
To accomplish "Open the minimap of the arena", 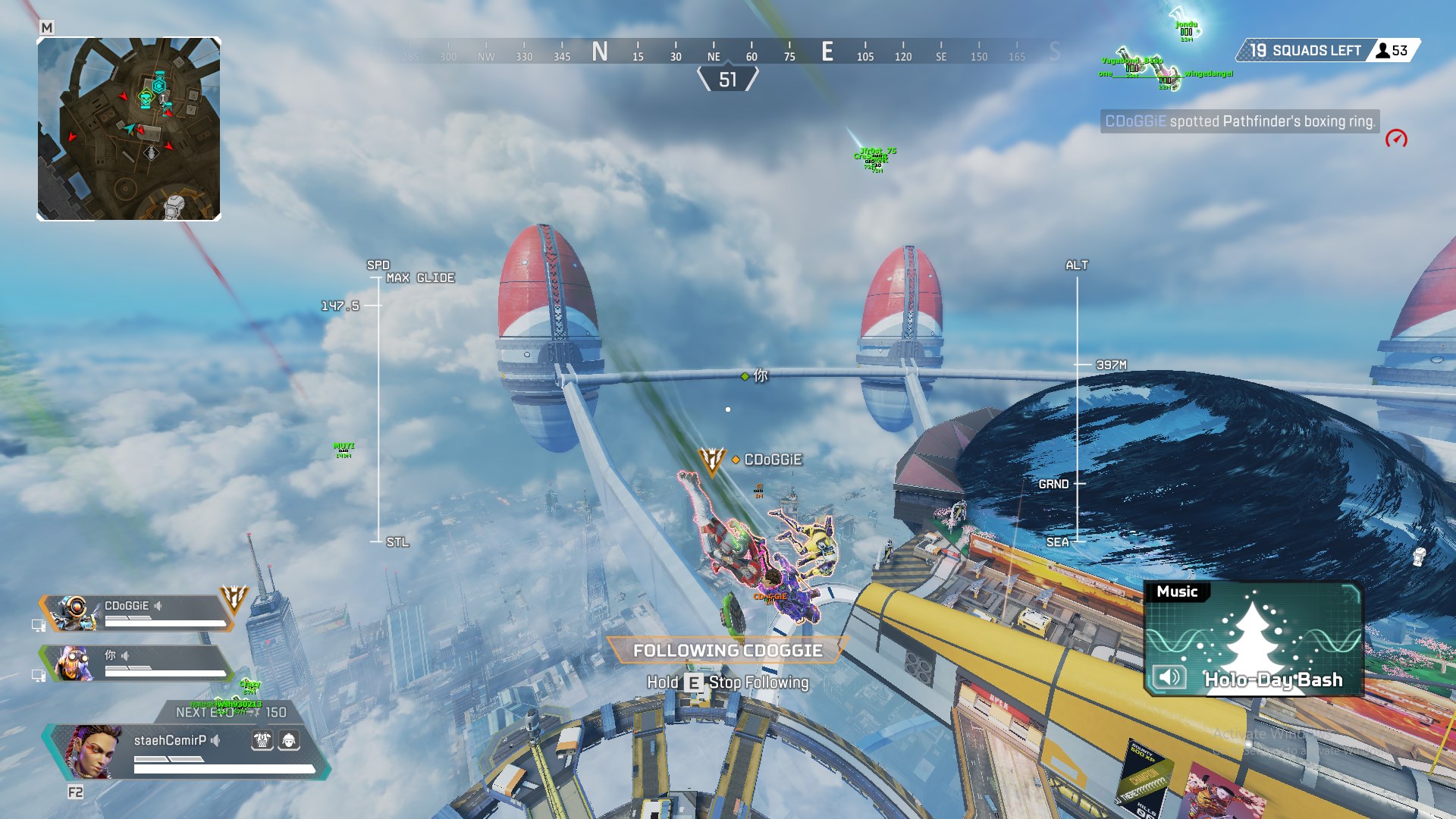I will pyautogui.click(x=129, y=129).
